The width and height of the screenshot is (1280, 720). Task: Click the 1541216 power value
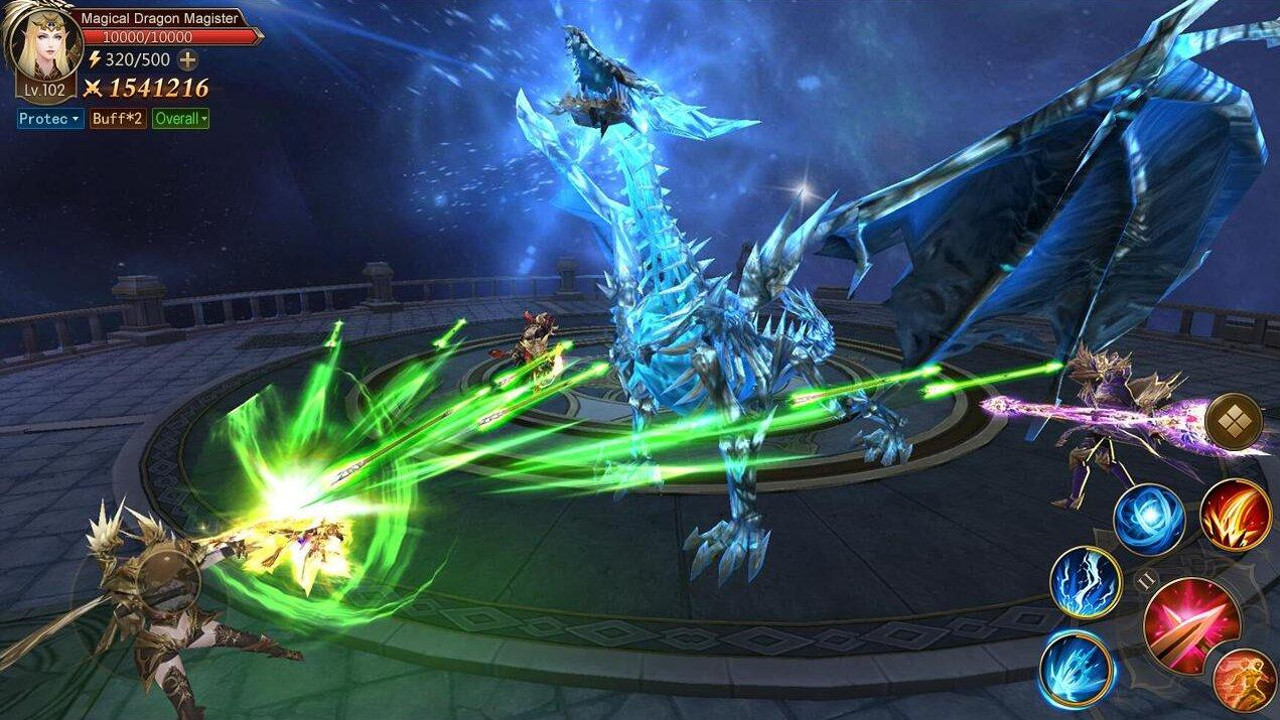coord(158,87)
